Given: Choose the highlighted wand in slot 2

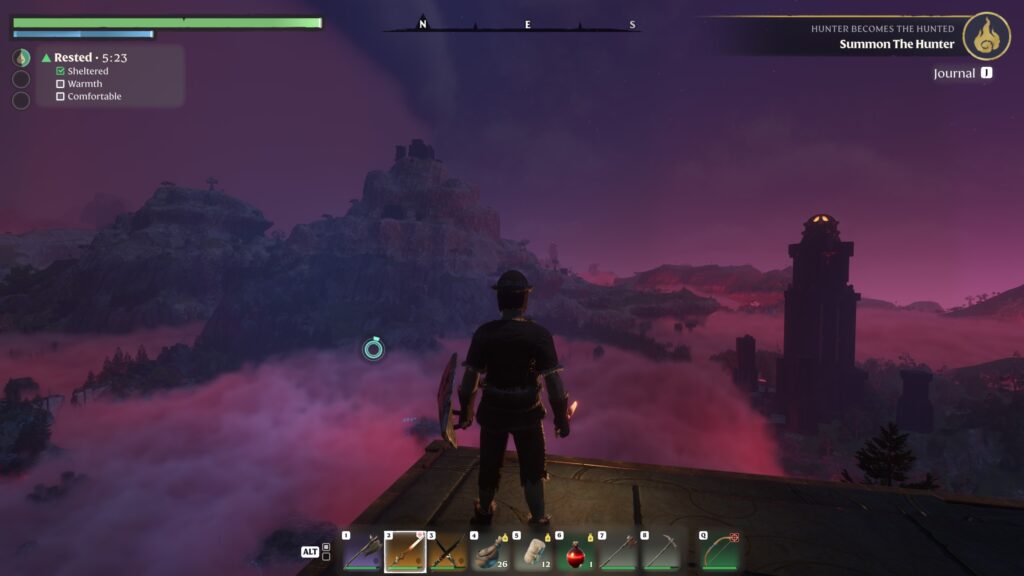Looking at the screenshot, I should tap(405, 551).
